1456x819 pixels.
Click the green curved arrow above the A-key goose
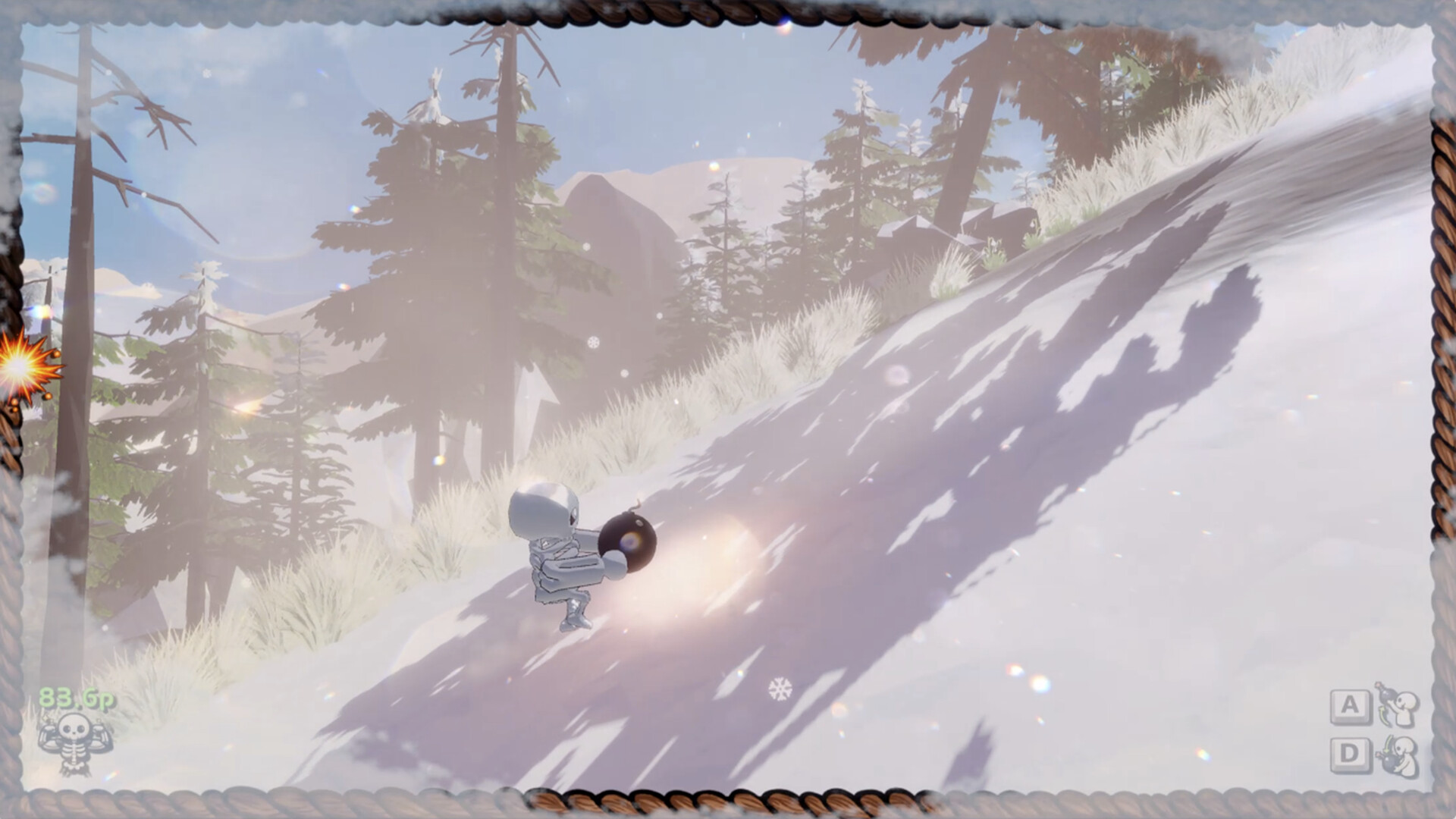tap(1384, 715)
